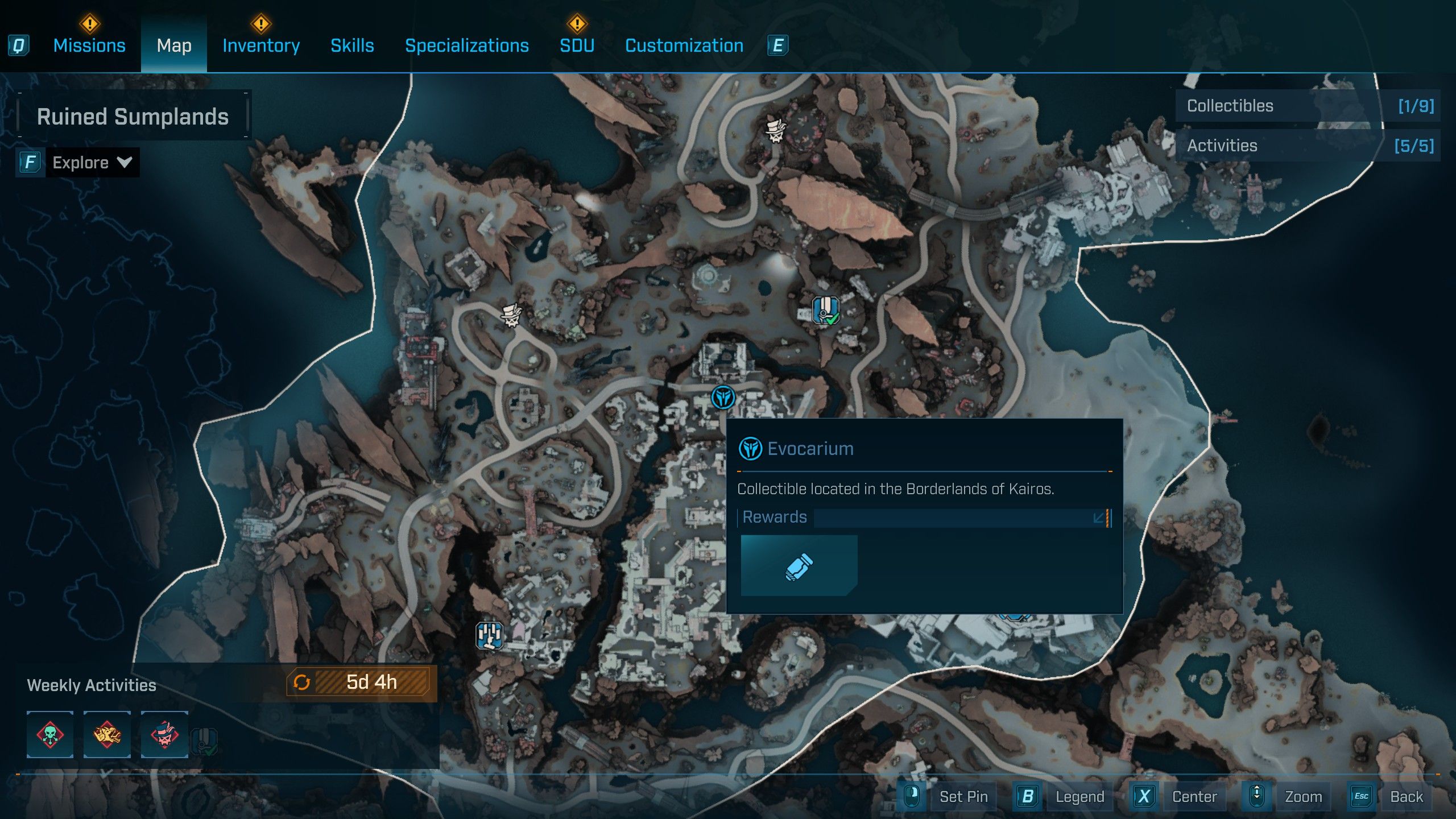Select the Activities counter row

coord(1307,146)
